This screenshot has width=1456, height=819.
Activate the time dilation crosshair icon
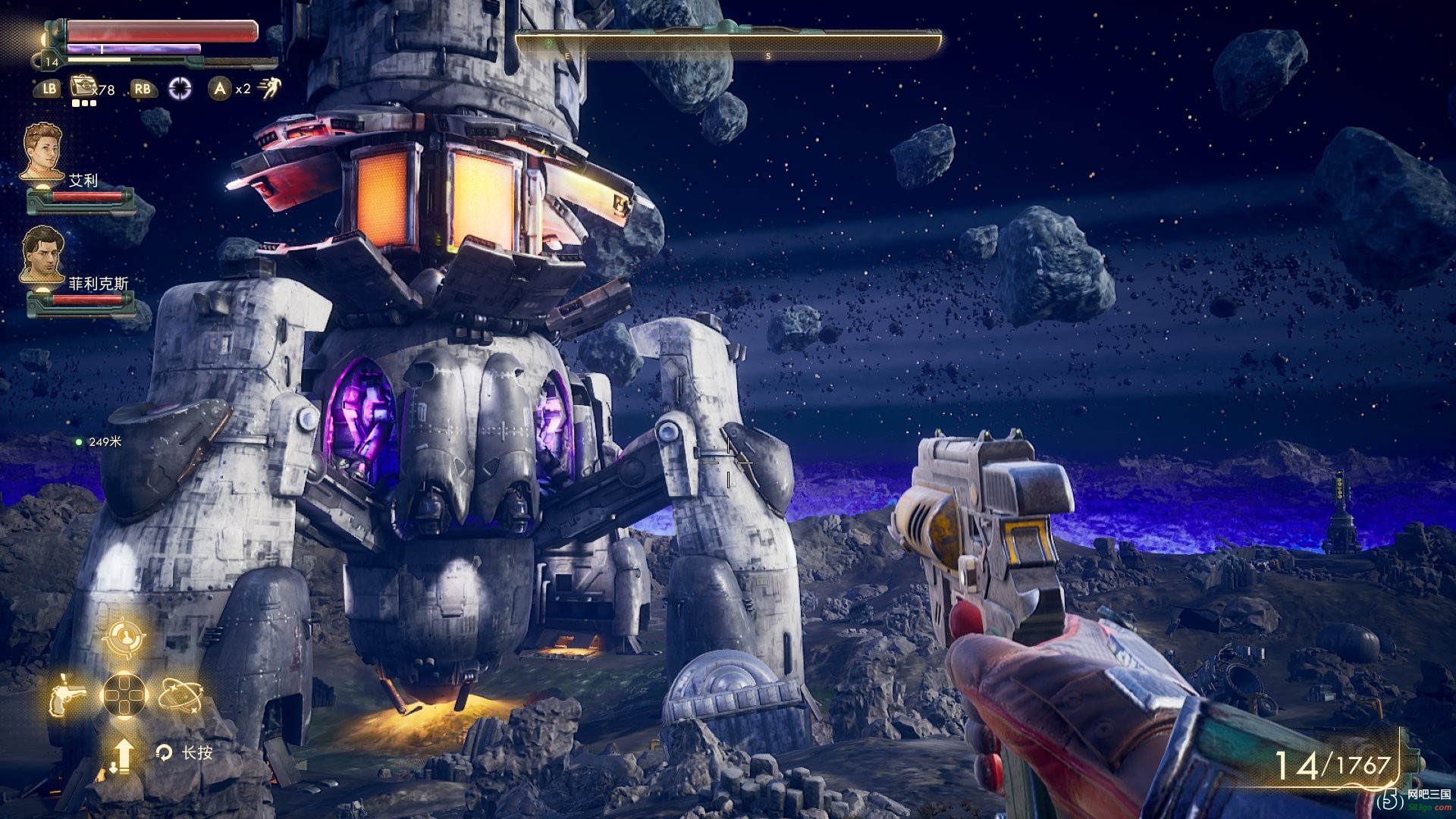(x=180, y=89)
